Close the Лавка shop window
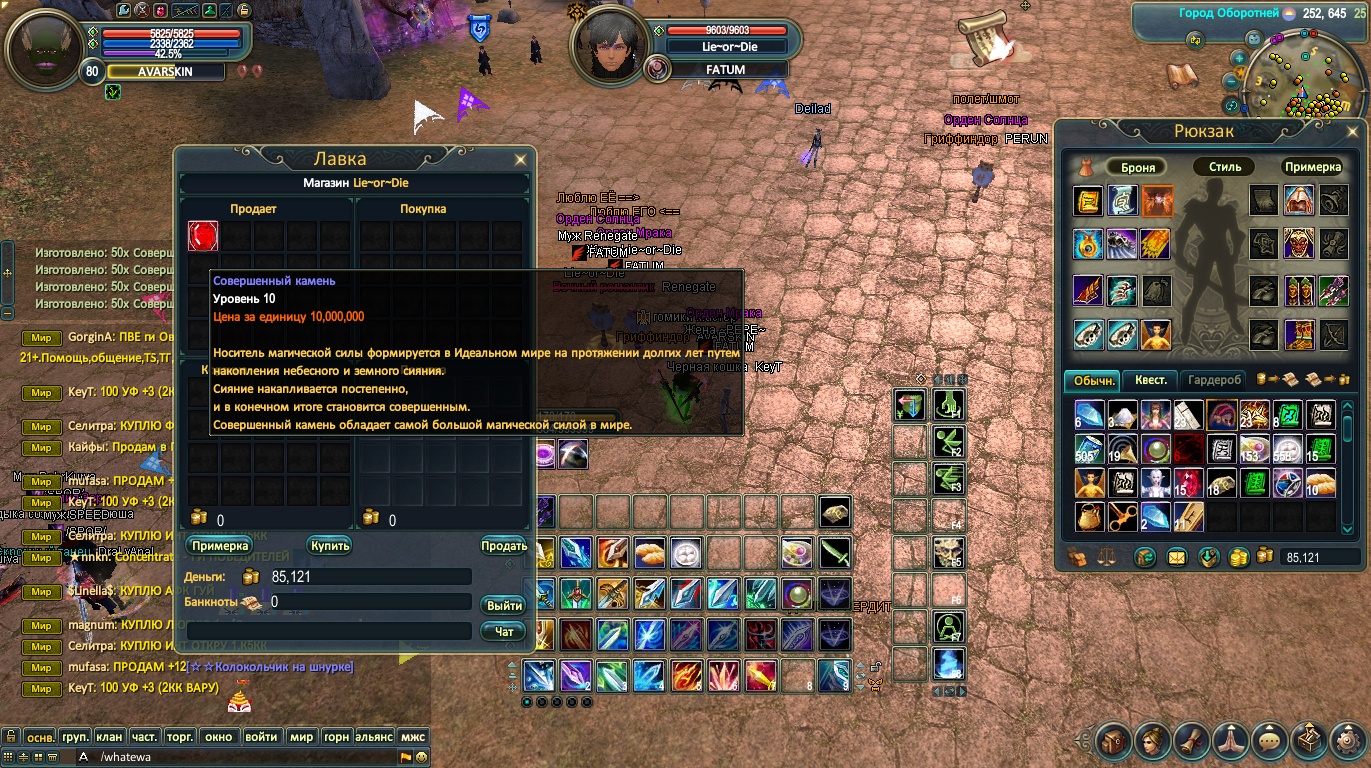This screenshot has width=1371, height=768. (520, 160)
